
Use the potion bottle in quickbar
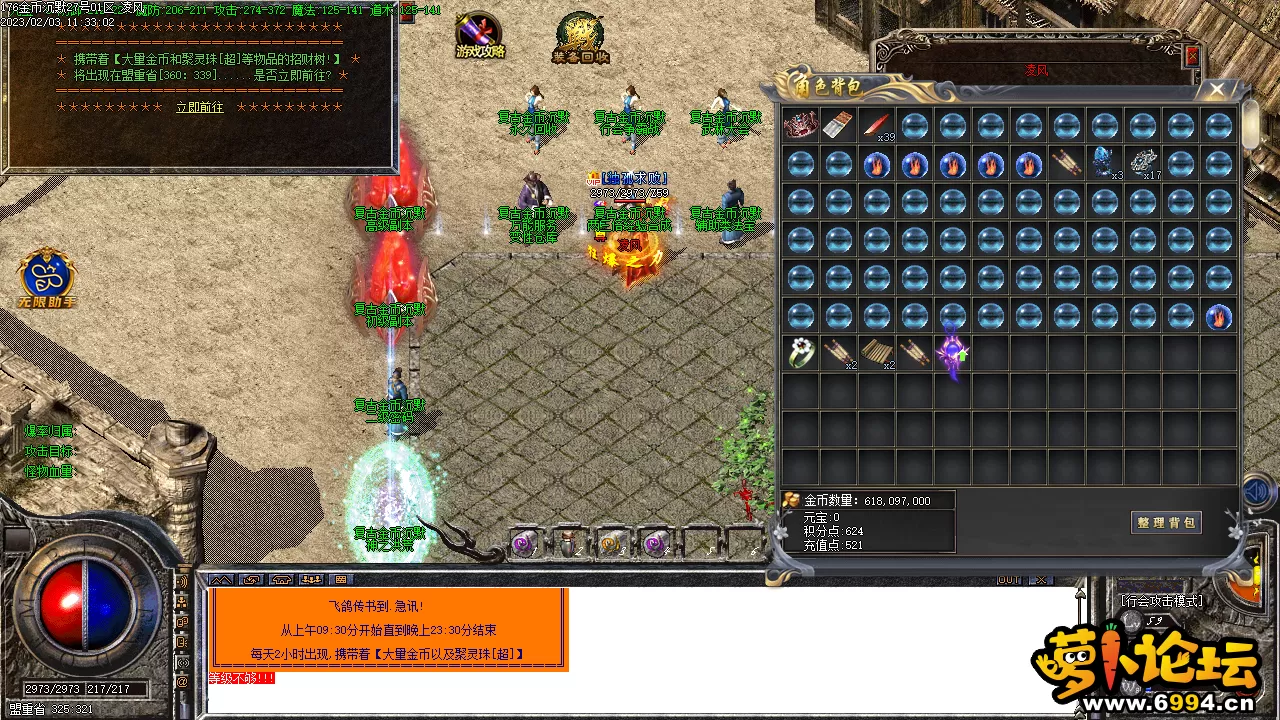pos(568,544)
